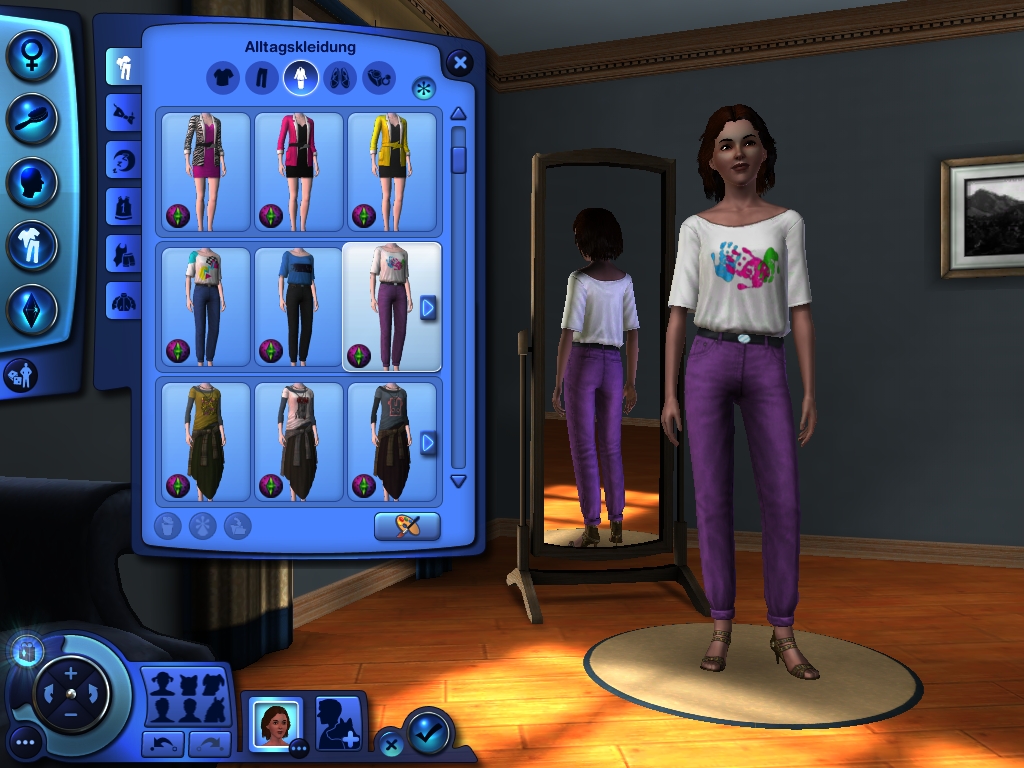Confirm with the checkmark button
This screenshot has width=1024, height=768.
tap(429, 733)
